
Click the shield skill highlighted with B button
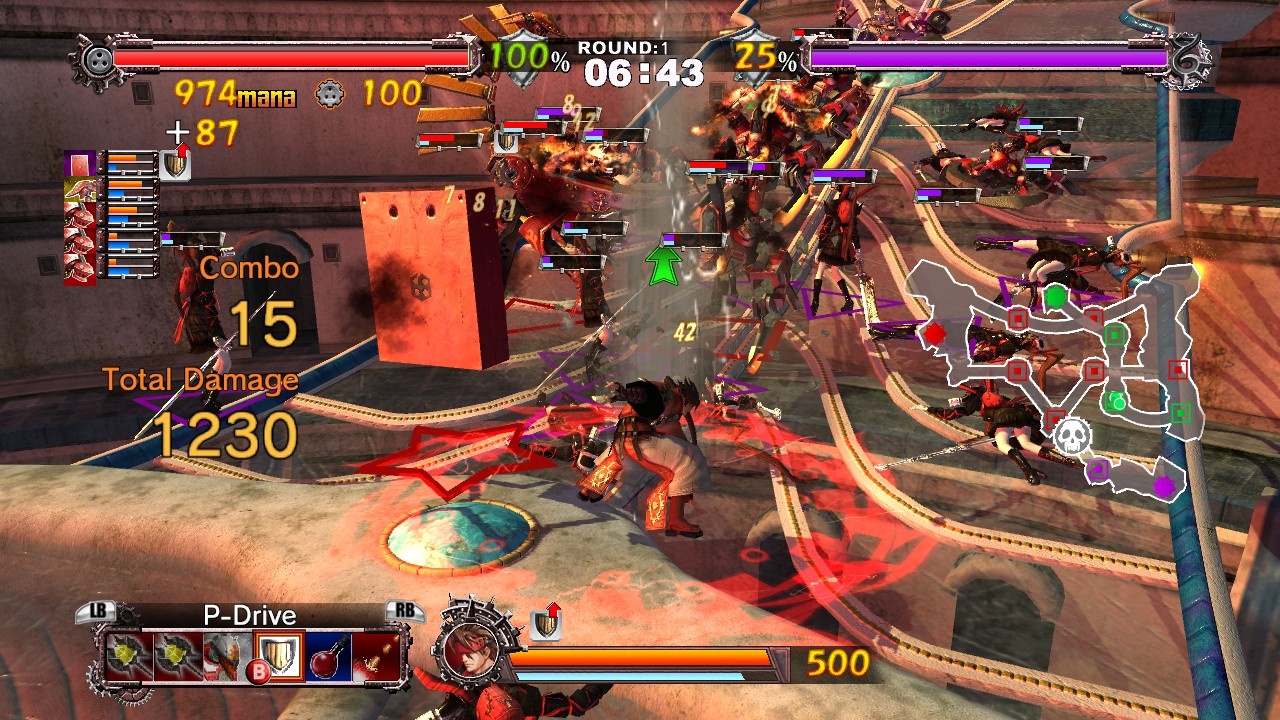pos(278,655)
